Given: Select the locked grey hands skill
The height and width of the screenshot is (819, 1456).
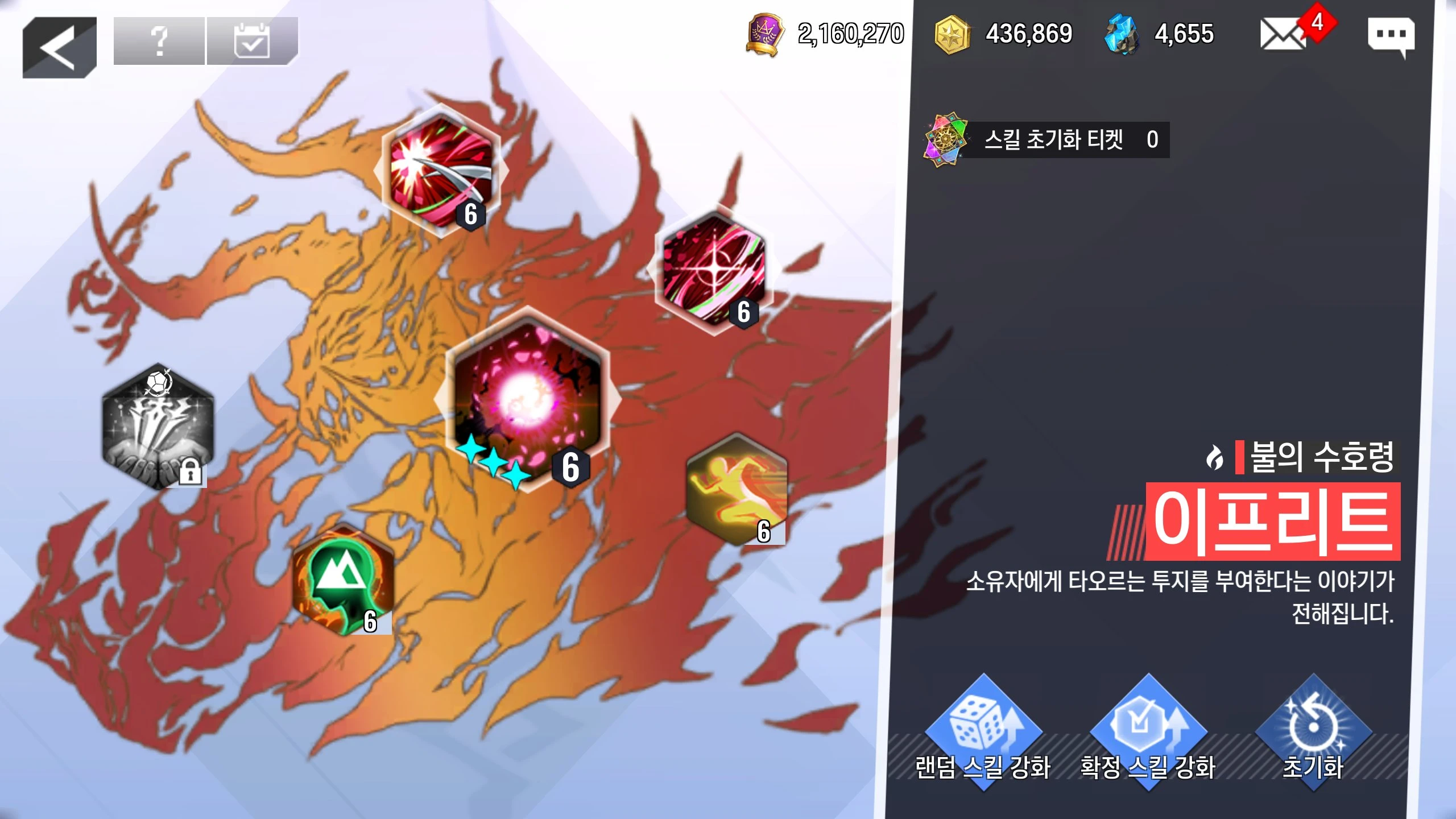Looking at the screenshot, I should coord(158,427).
